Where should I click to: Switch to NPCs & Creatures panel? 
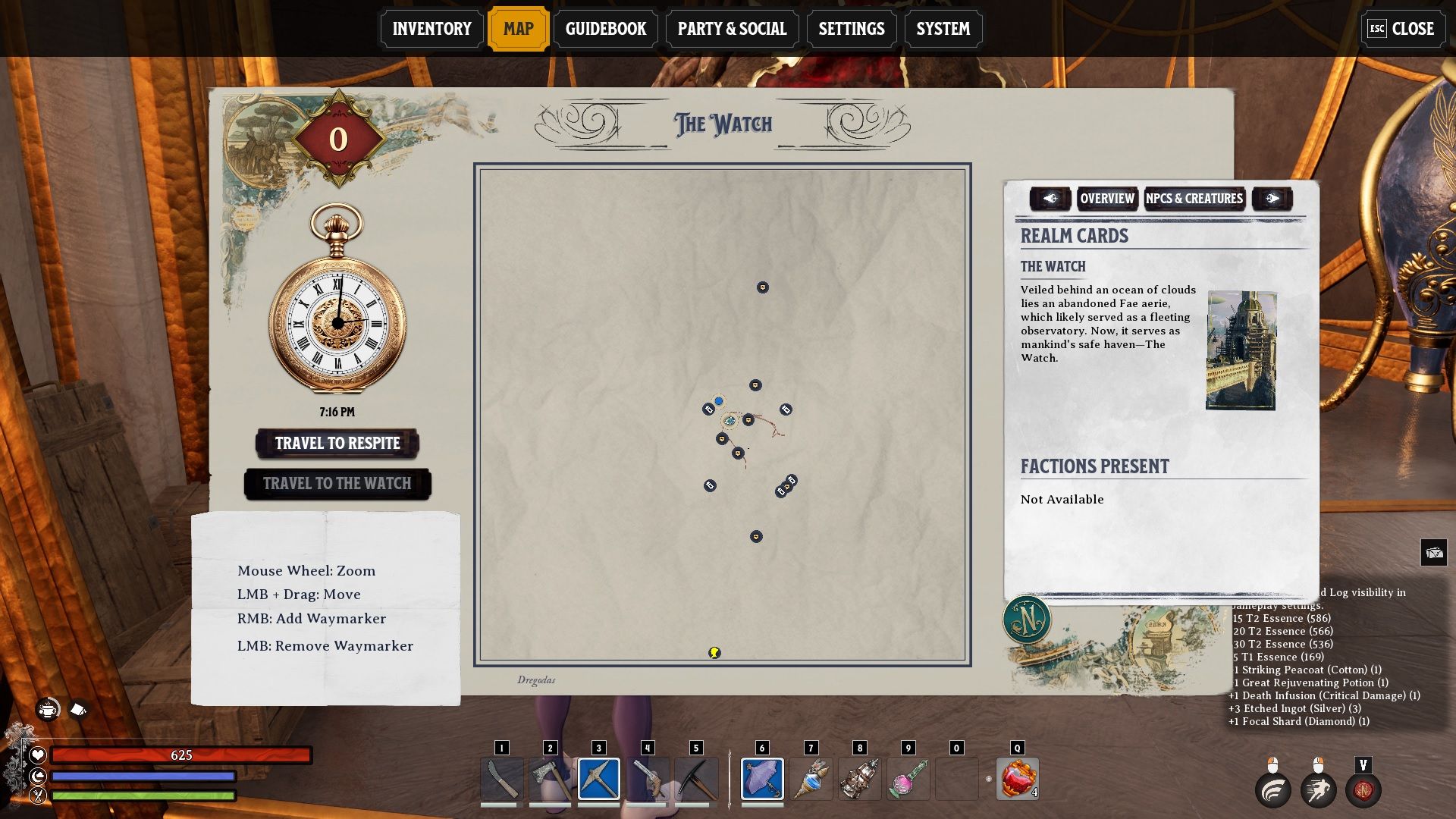click(x=1194, y=199)
